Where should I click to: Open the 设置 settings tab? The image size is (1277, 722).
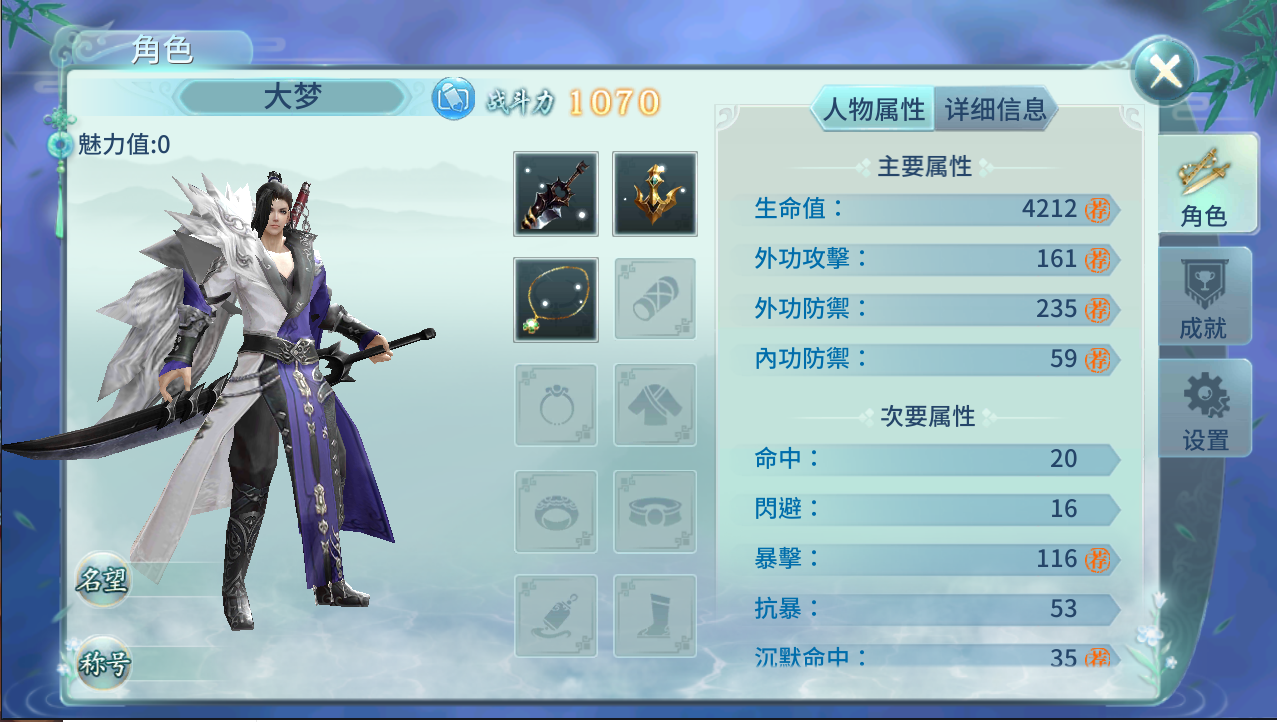click(1205, 410)
